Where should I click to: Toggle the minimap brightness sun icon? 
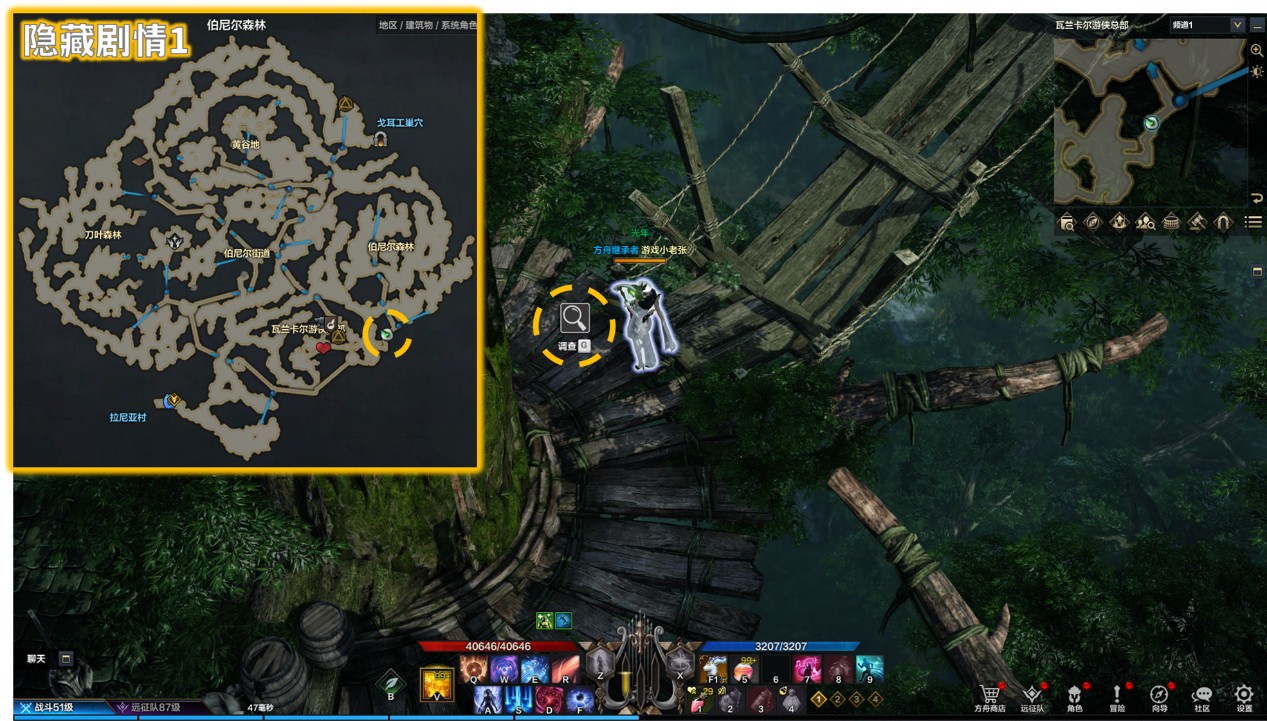click(x=1257, y=72)
